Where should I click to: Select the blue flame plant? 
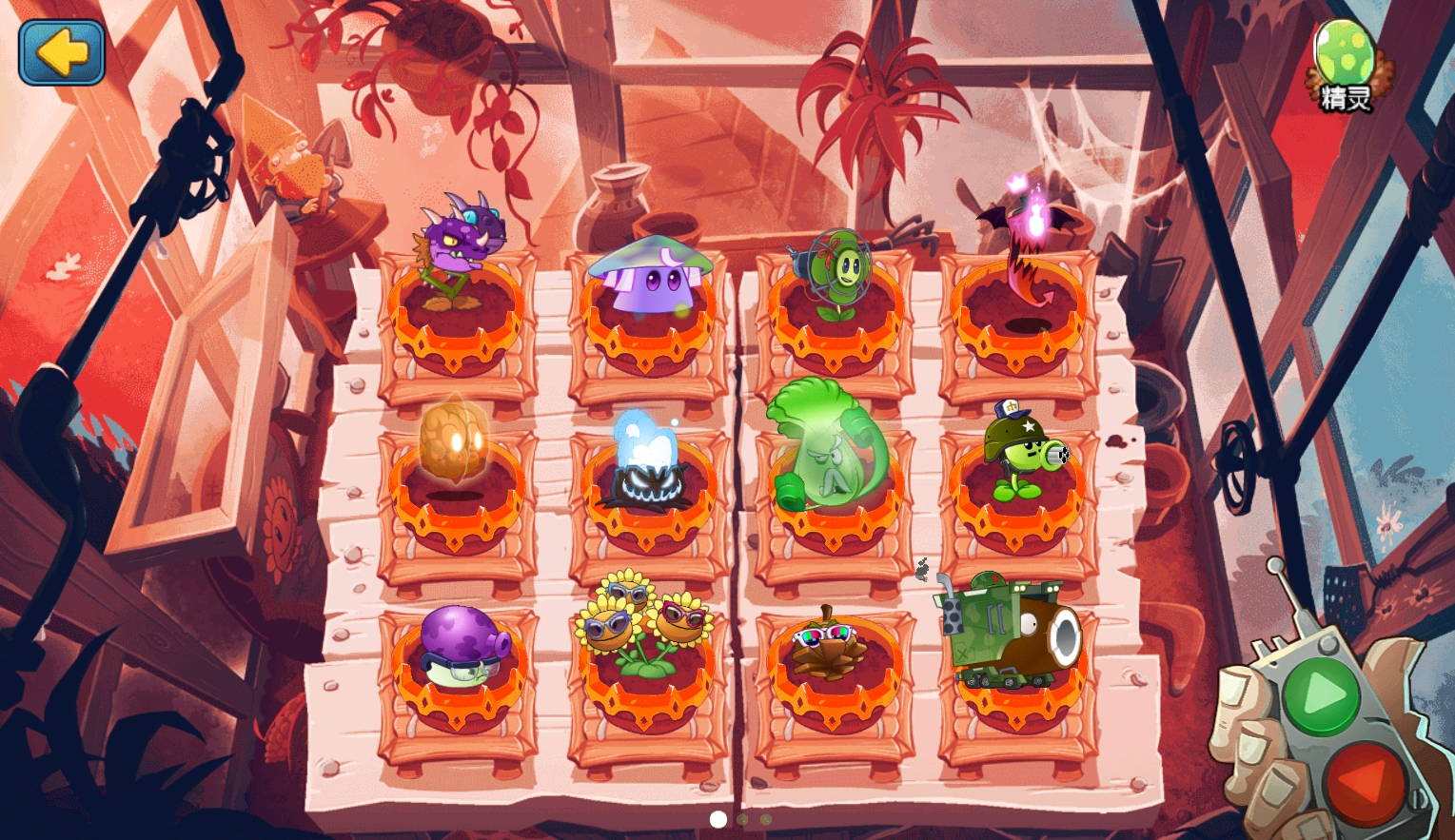point(646,457)
